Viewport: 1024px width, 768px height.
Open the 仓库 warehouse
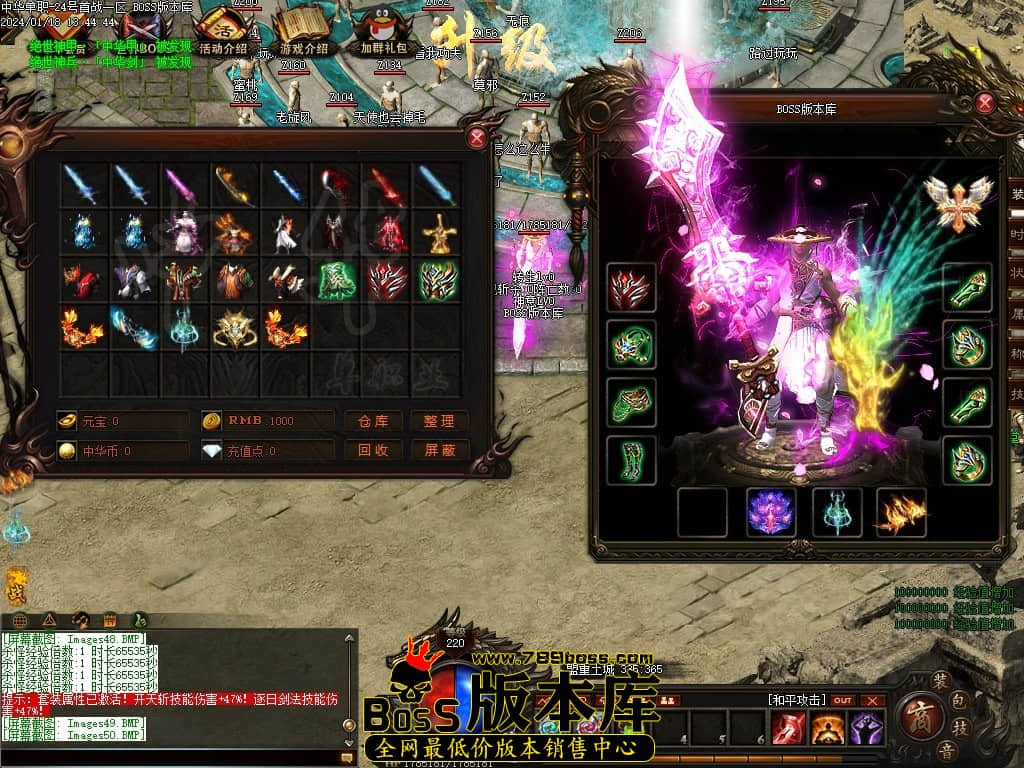point(373,421)
